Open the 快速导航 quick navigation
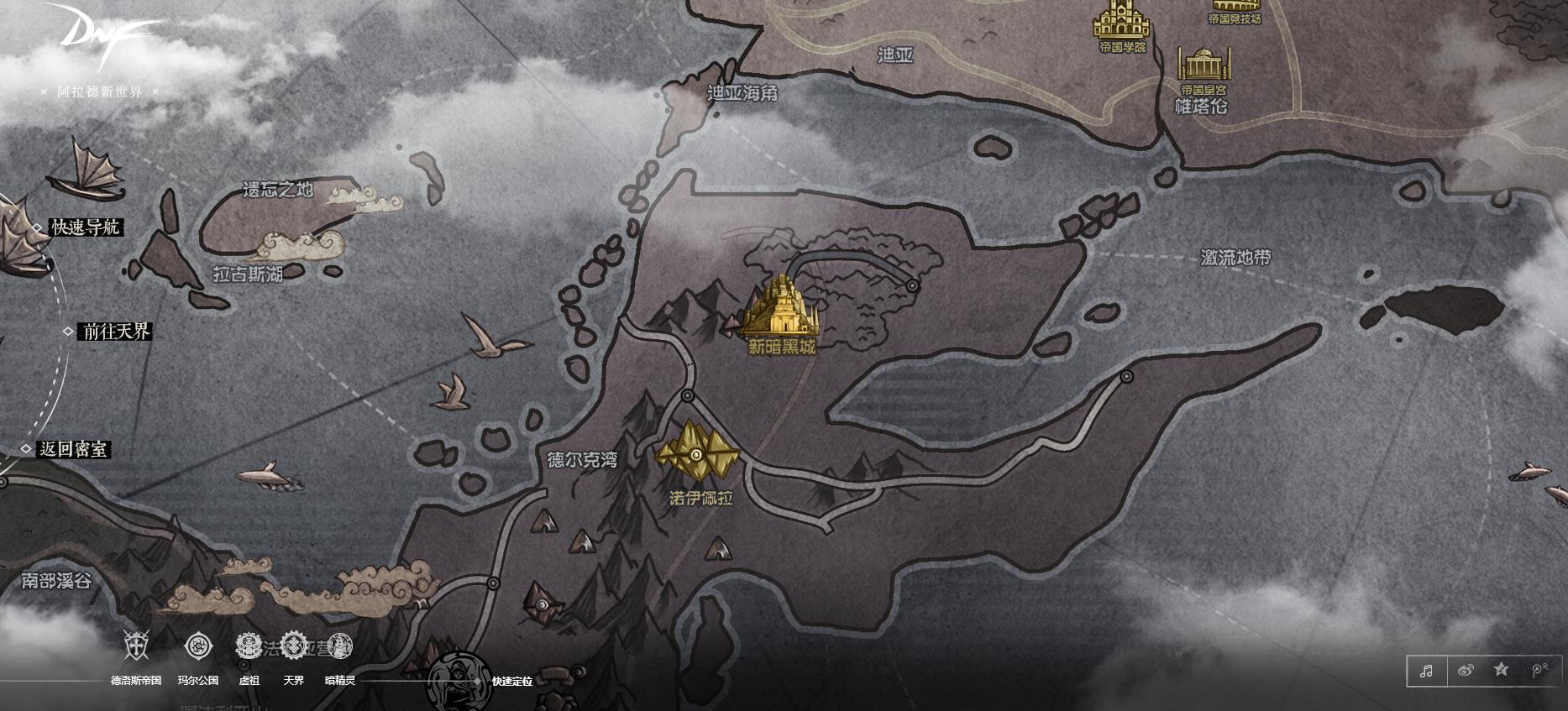Screen dimensions: 1568x711 (87, 227)
